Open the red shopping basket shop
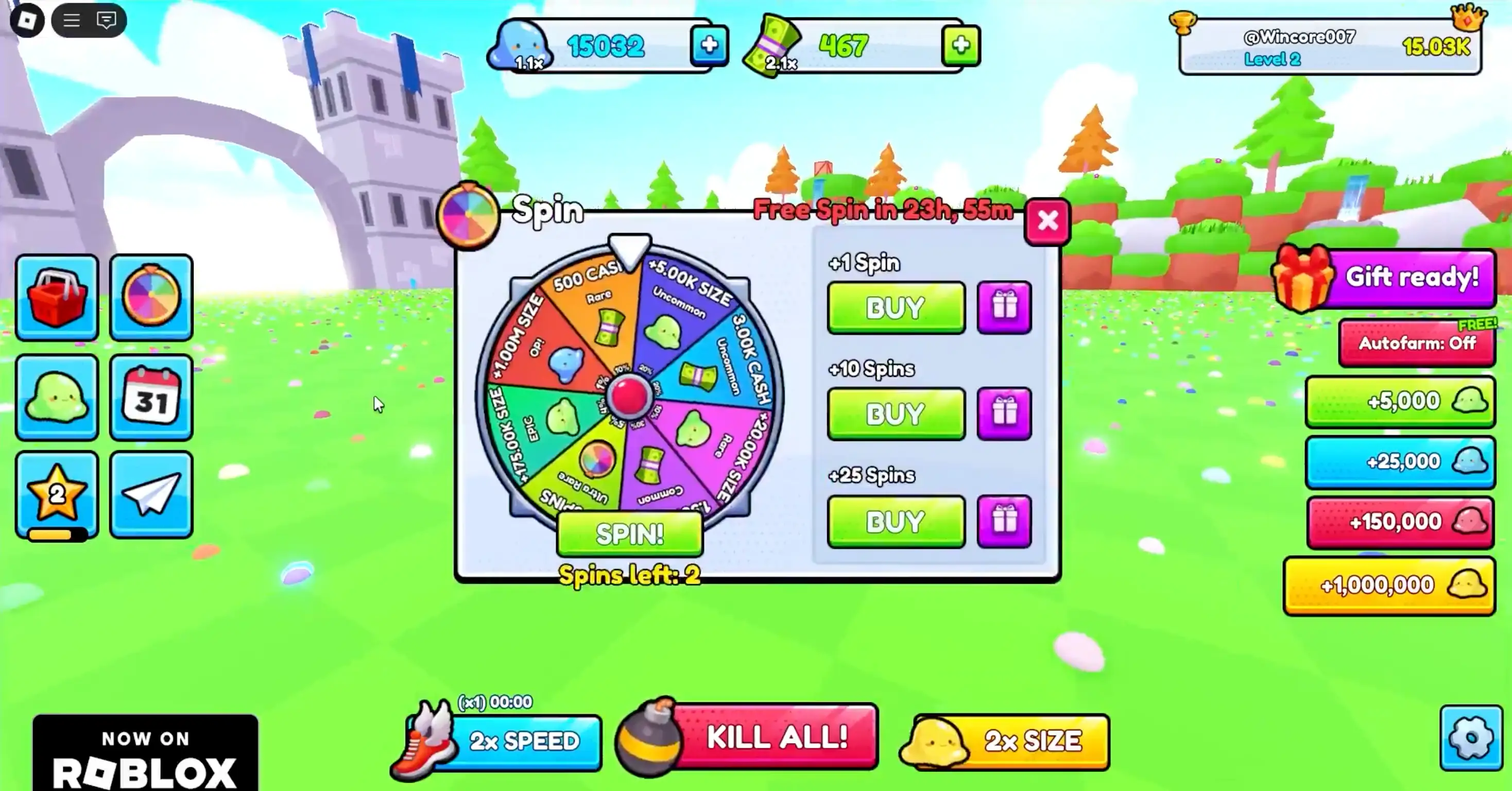Screen dimensions: 1512x791 click(57, 298)
